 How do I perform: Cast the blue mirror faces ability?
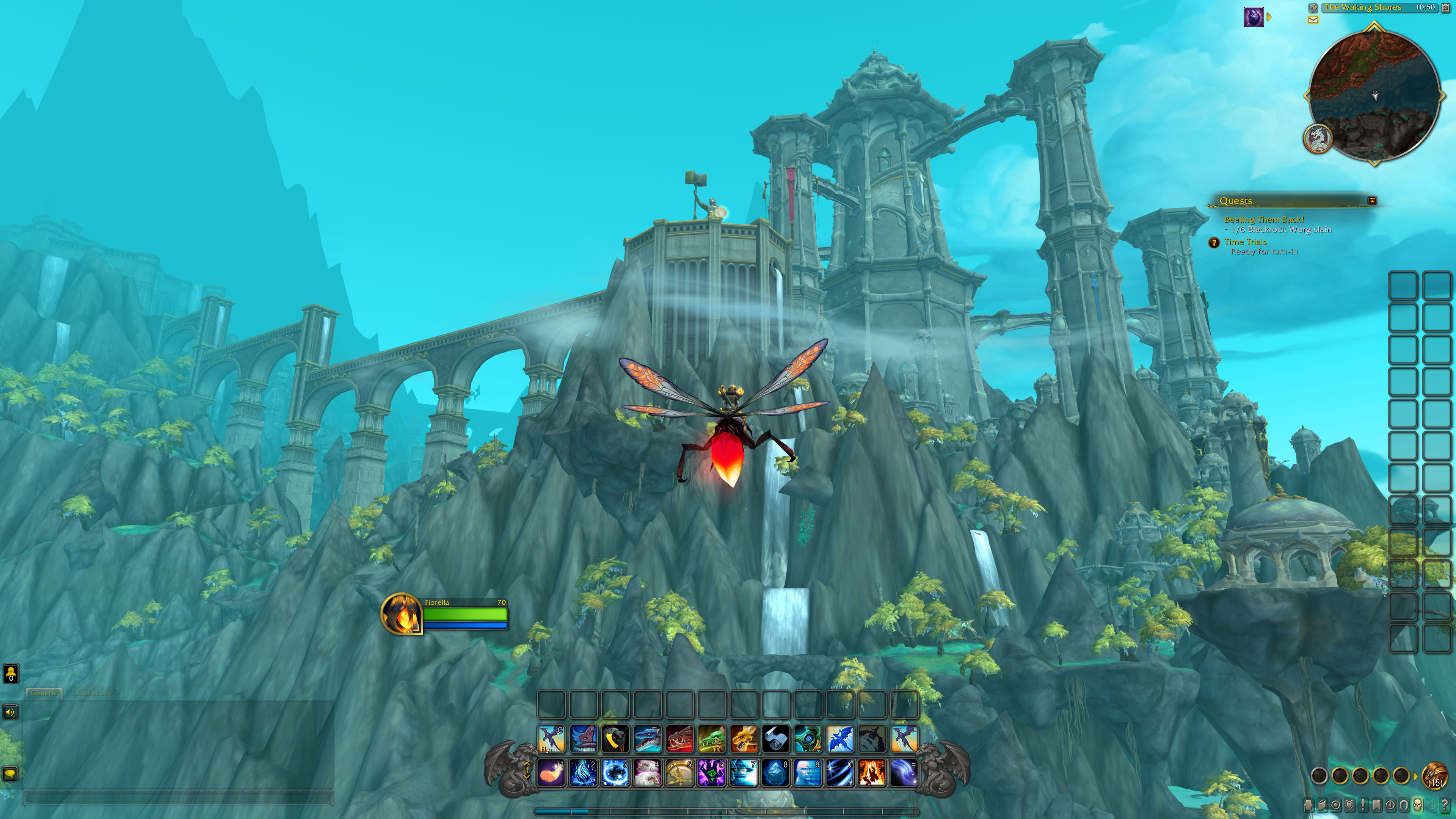point(808,773)
